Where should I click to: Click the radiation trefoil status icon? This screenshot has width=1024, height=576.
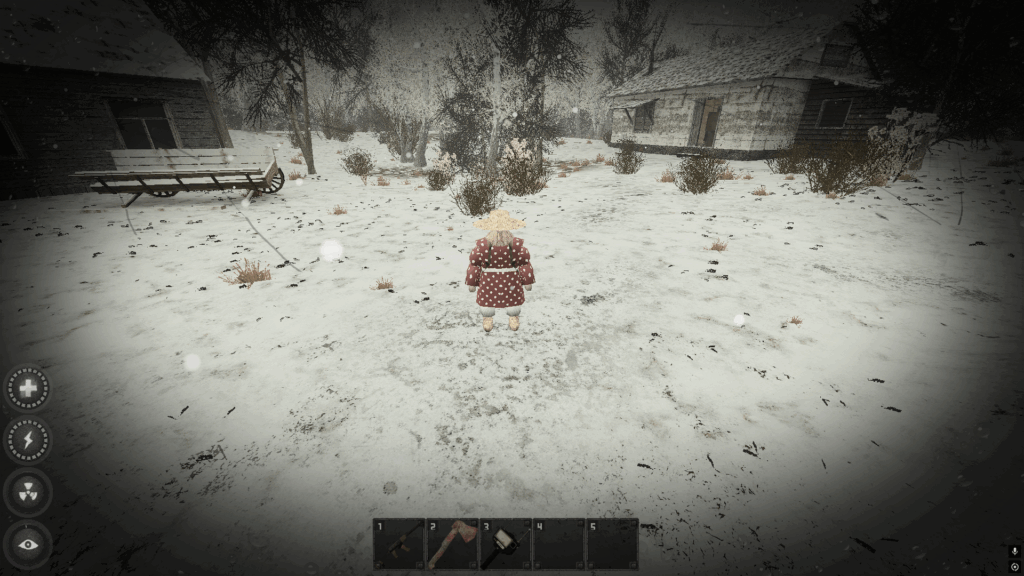[28, 492]
